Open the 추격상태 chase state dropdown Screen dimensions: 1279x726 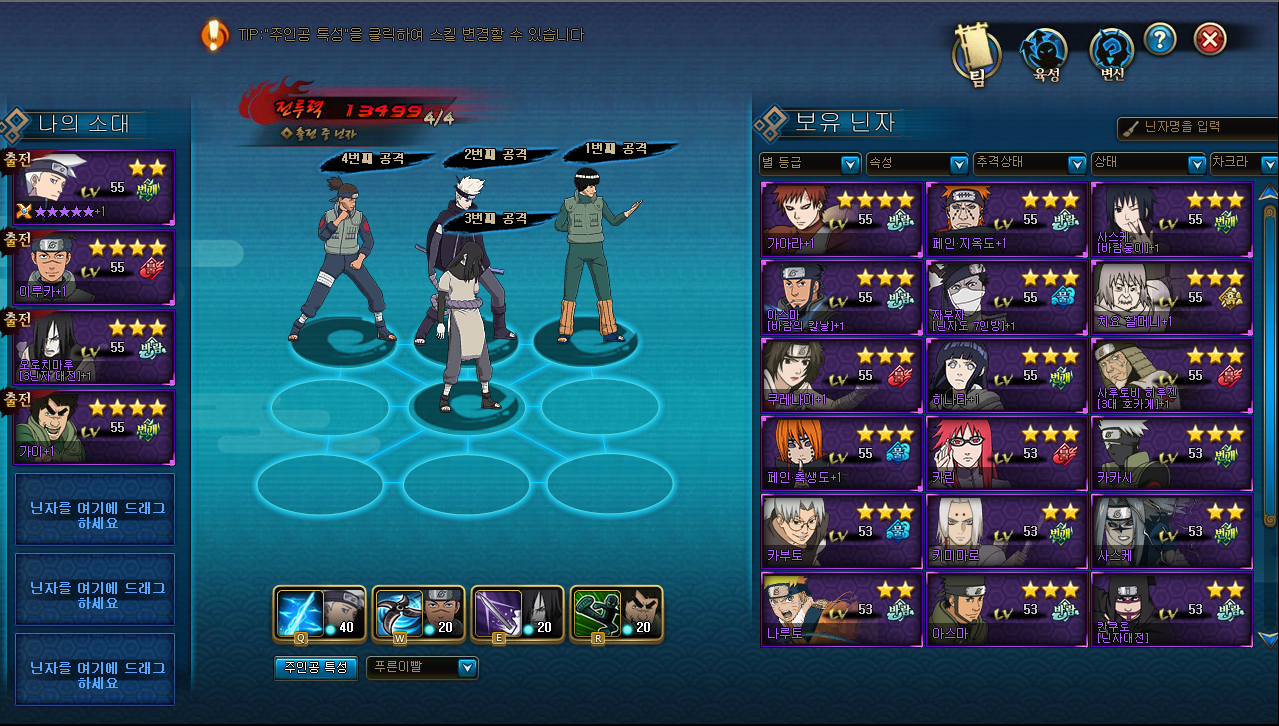click(1030, 163)
